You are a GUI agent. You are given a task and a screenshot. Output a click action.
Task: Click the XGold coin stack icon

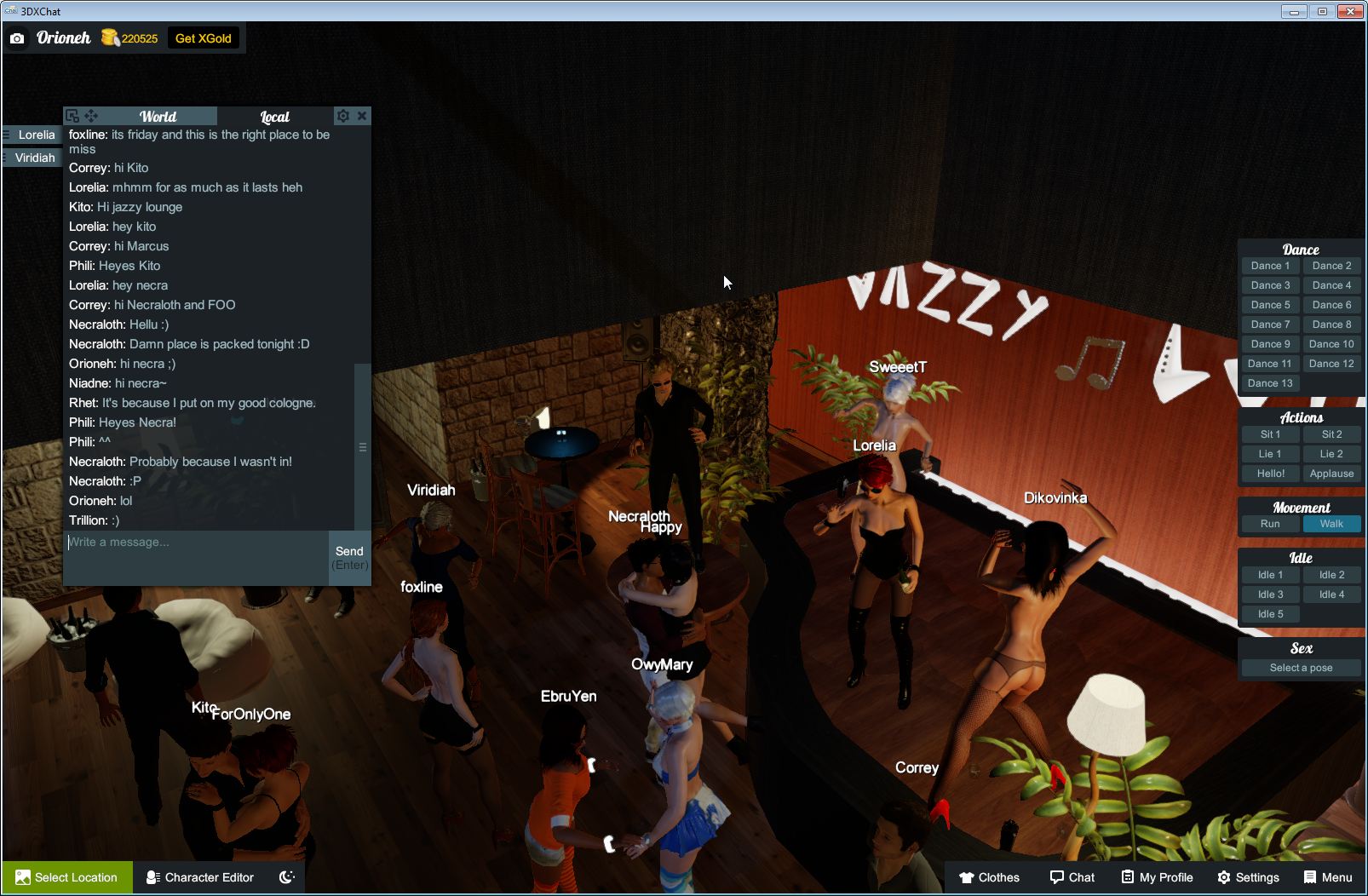110,37
